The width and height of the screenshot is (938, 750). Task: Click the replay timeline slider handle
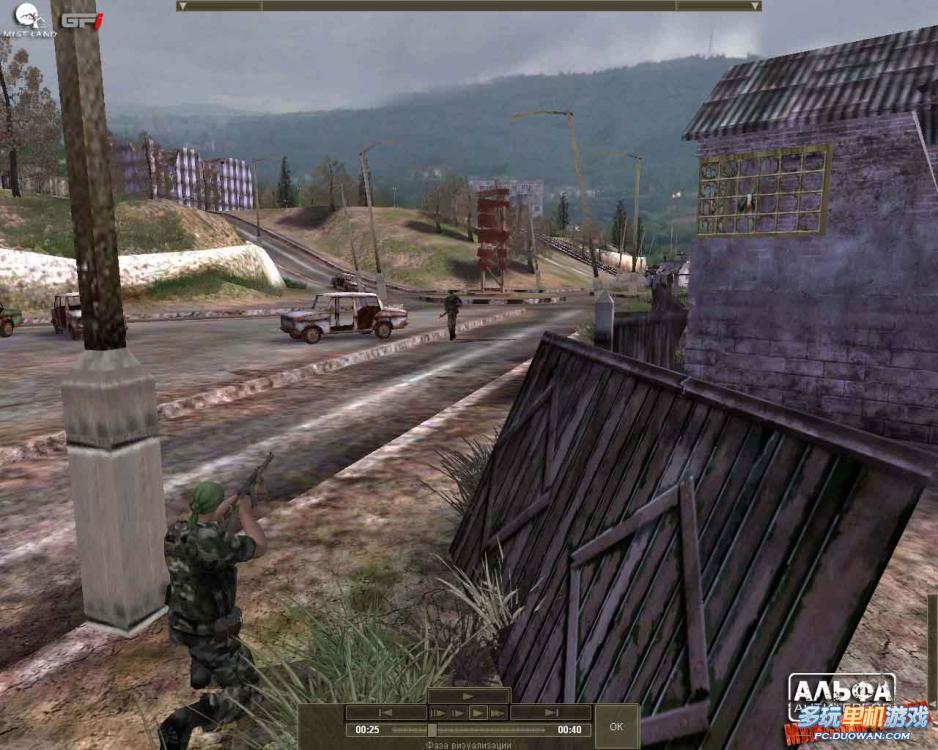click(x=431, y=730)
